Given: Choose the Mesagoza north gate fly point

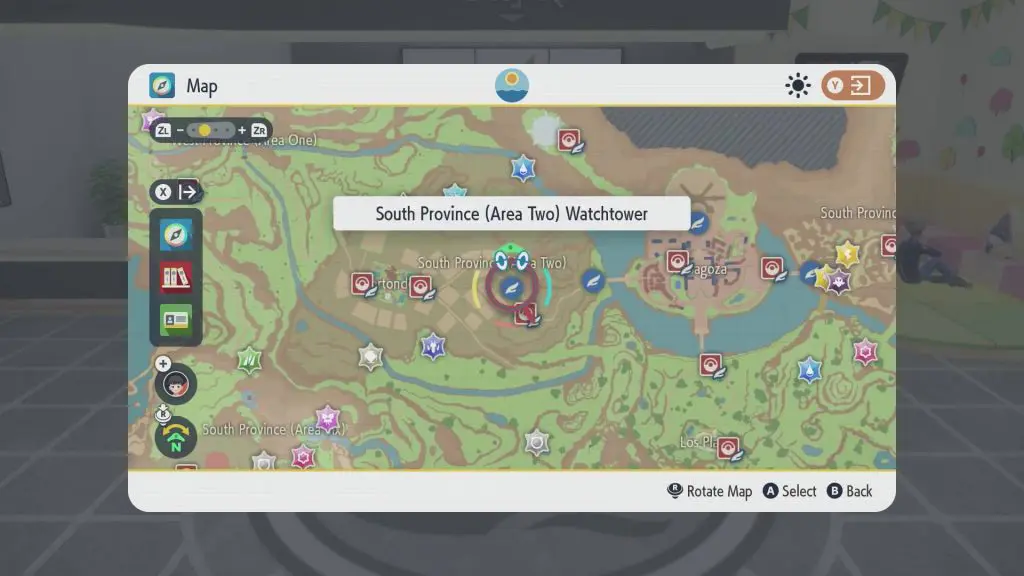Looking at the screenshot, I should [699, 222].
